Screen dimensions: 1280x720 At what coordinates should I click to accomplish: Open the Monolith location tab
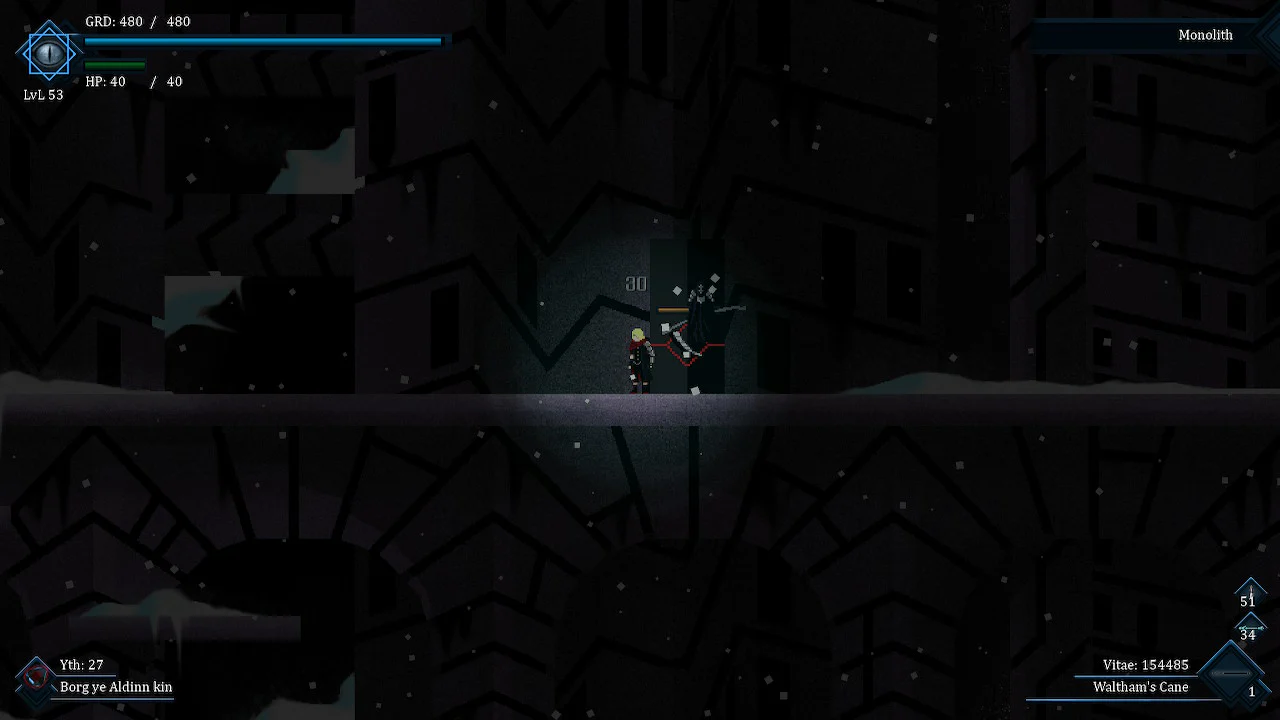pos(1205,35)
